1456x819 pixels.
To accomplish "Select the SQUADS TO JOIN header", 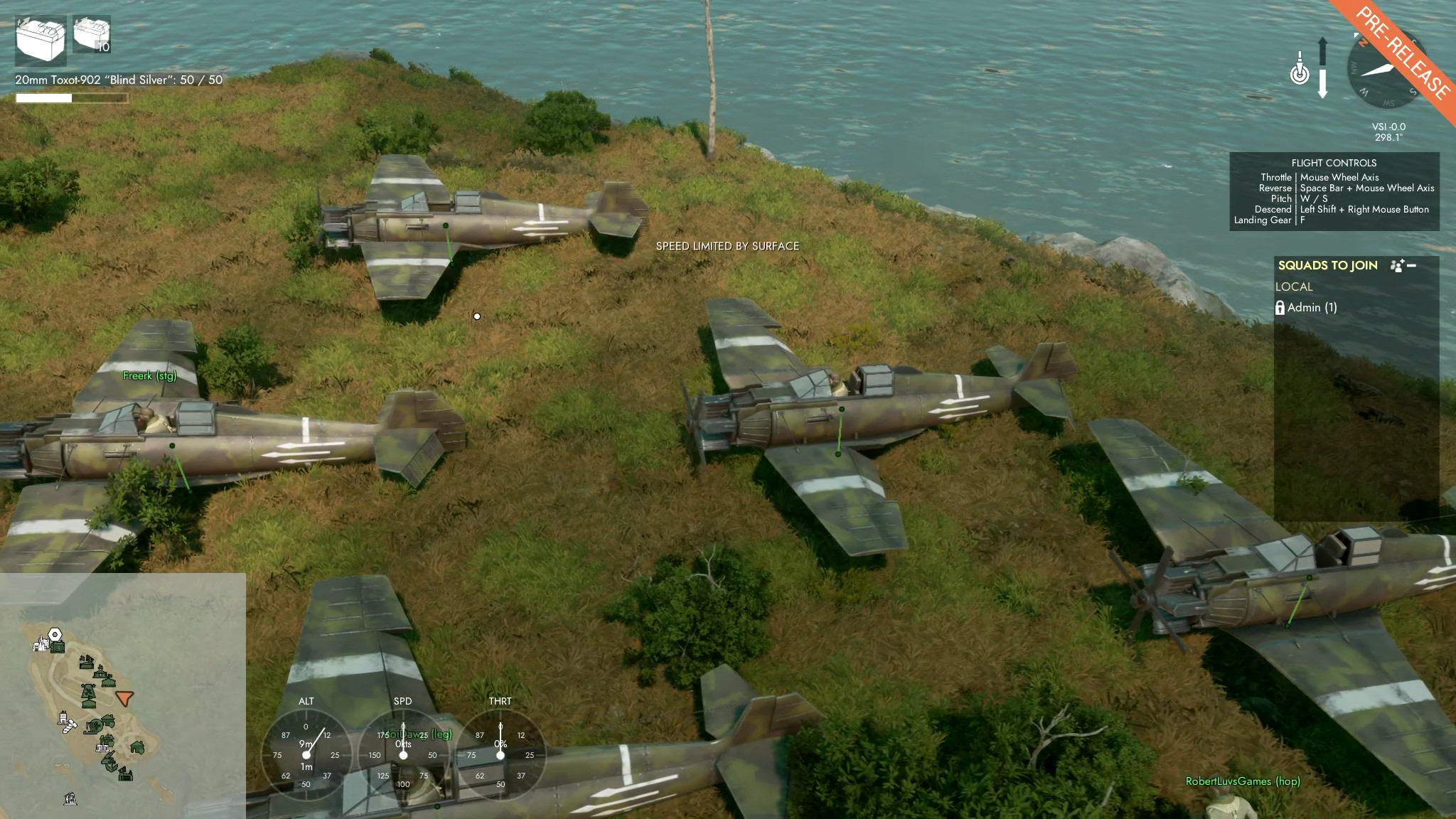I will click(1327, 265).
